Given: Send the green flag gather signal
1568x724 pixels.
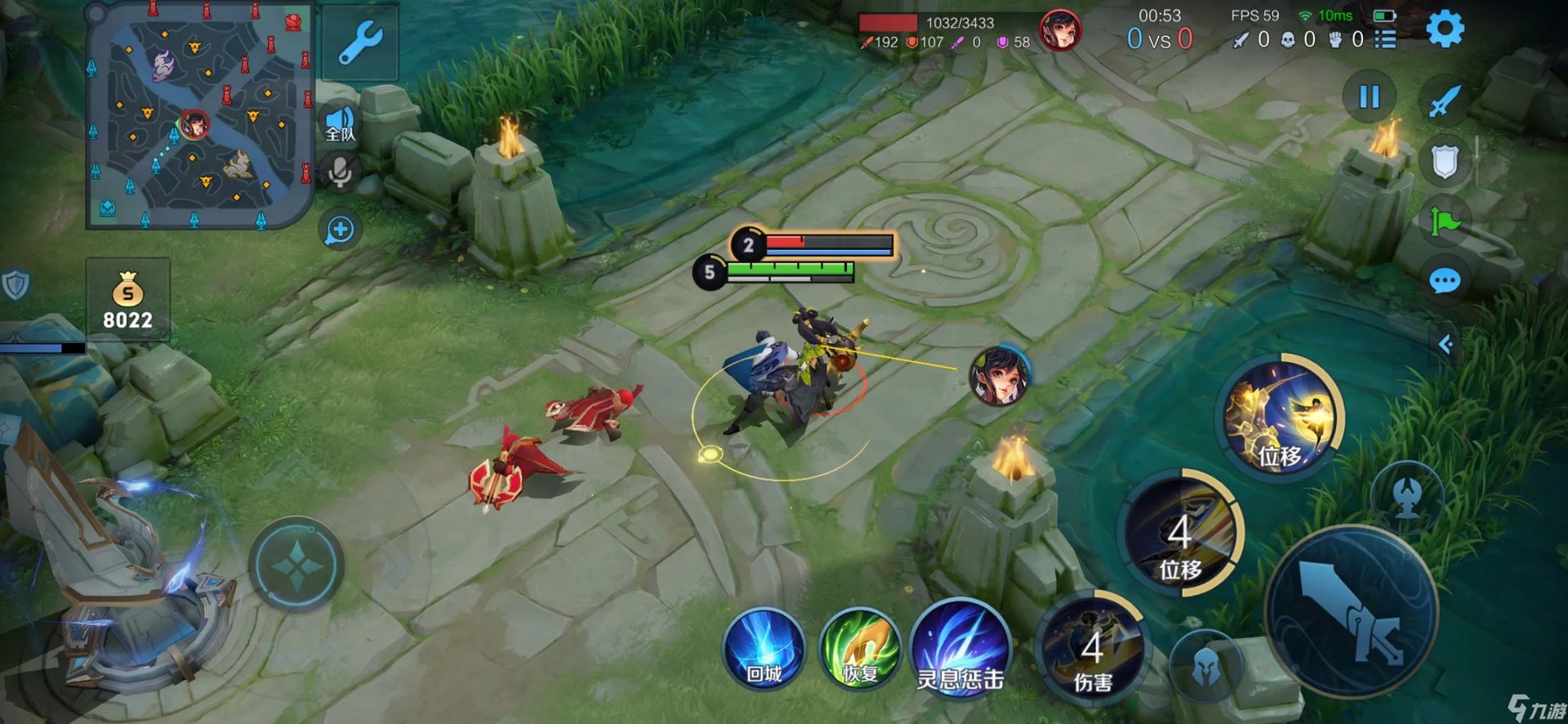Looking at the screenshot, I should click(1444, 221).
